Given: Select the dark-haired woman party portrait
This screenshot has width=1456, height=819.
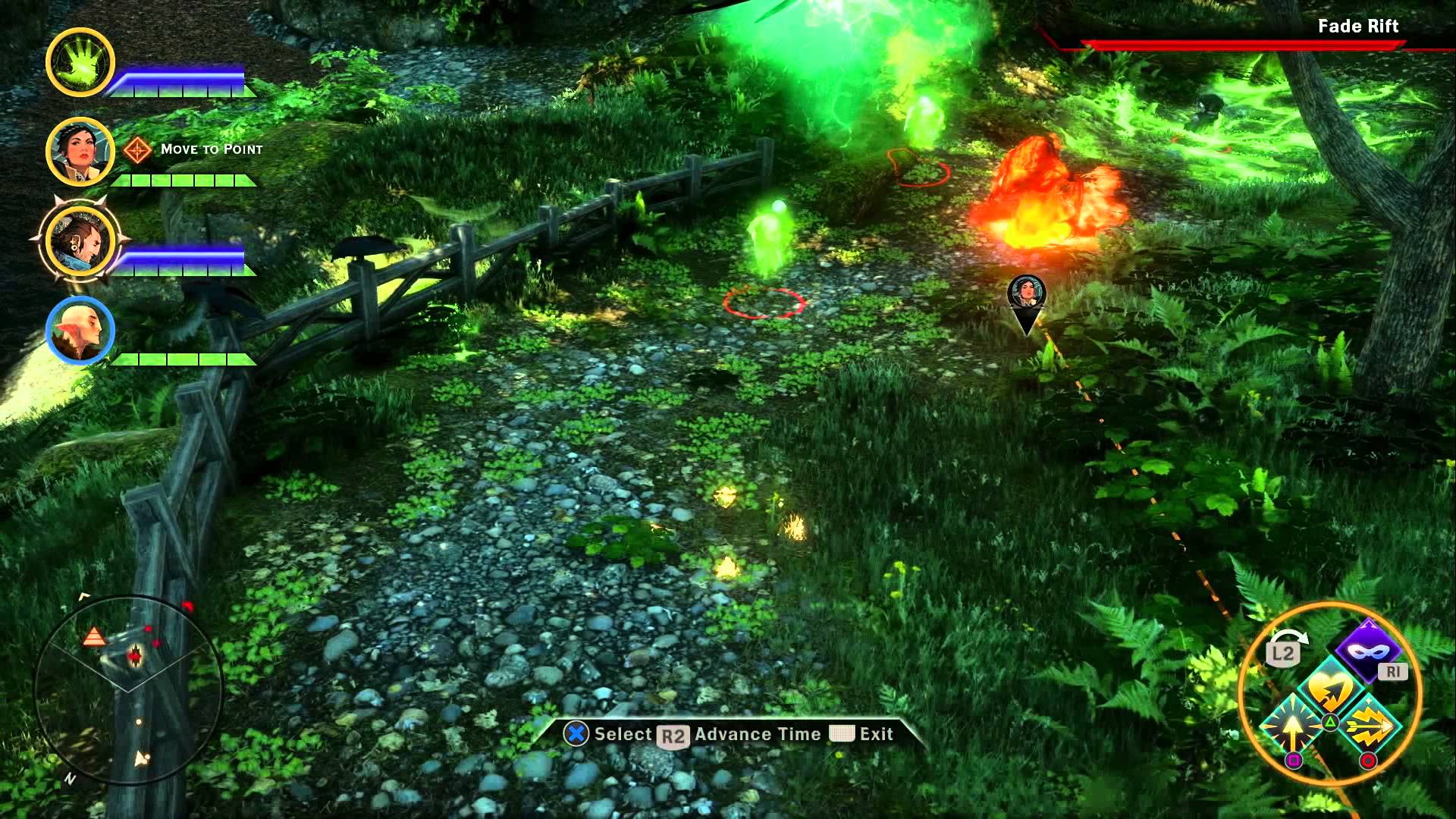Looking at the screenshot, I should click(80, 151).
